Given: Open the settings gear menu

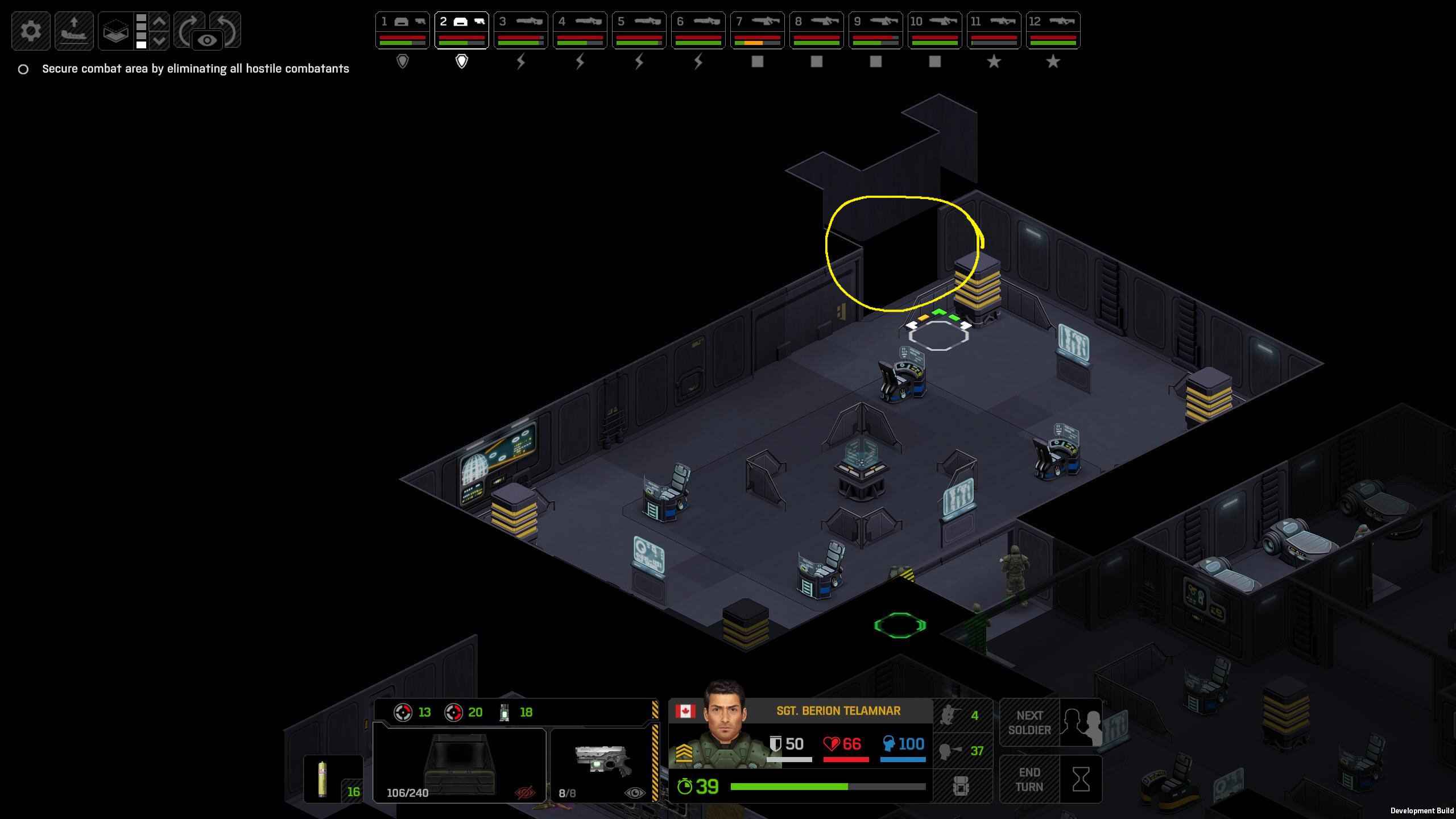Looking at the screenshot, I should [31, 31].
